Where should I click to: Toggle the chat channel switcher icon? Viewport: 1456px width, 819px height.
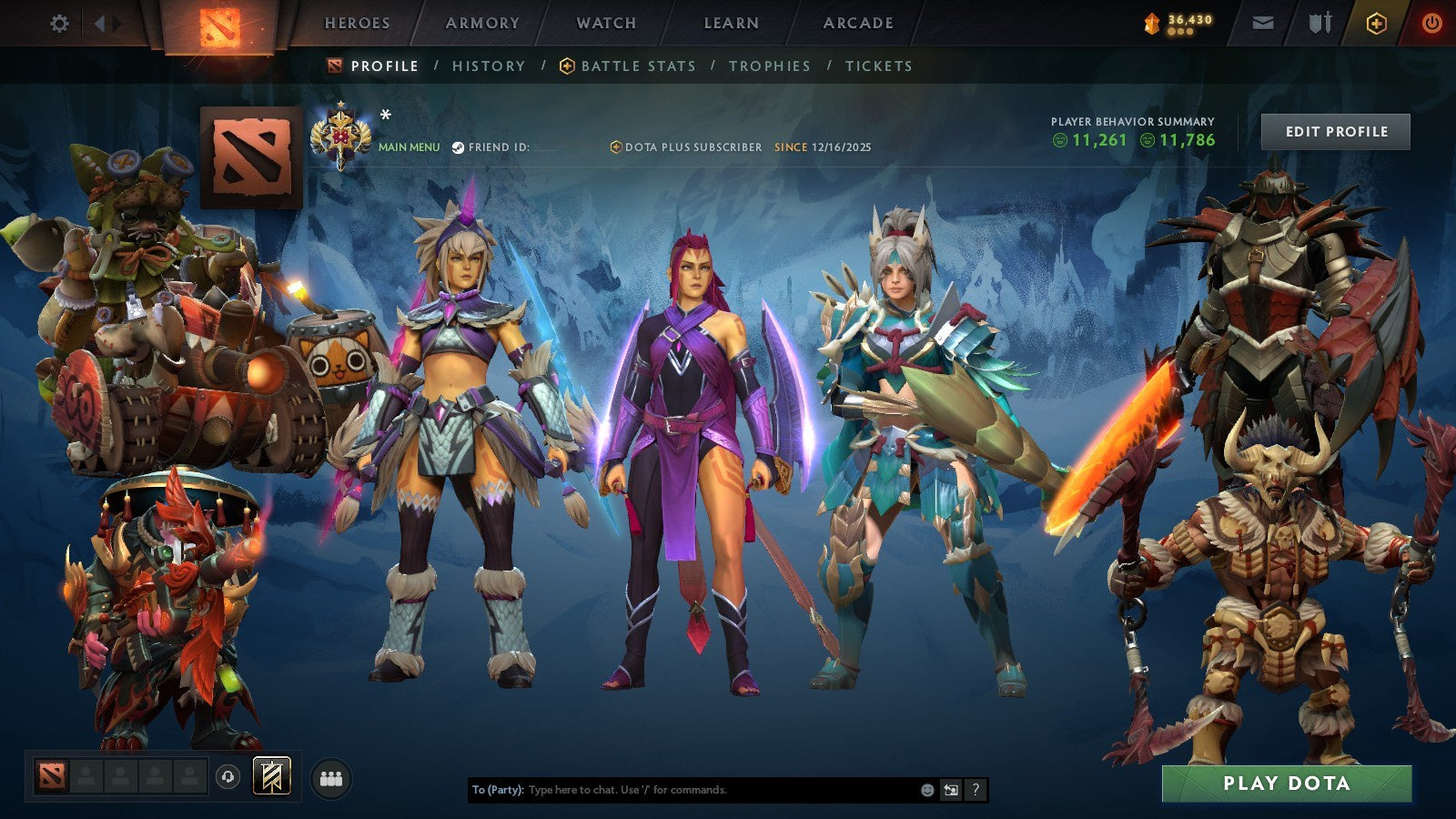[x=950, y=789]
